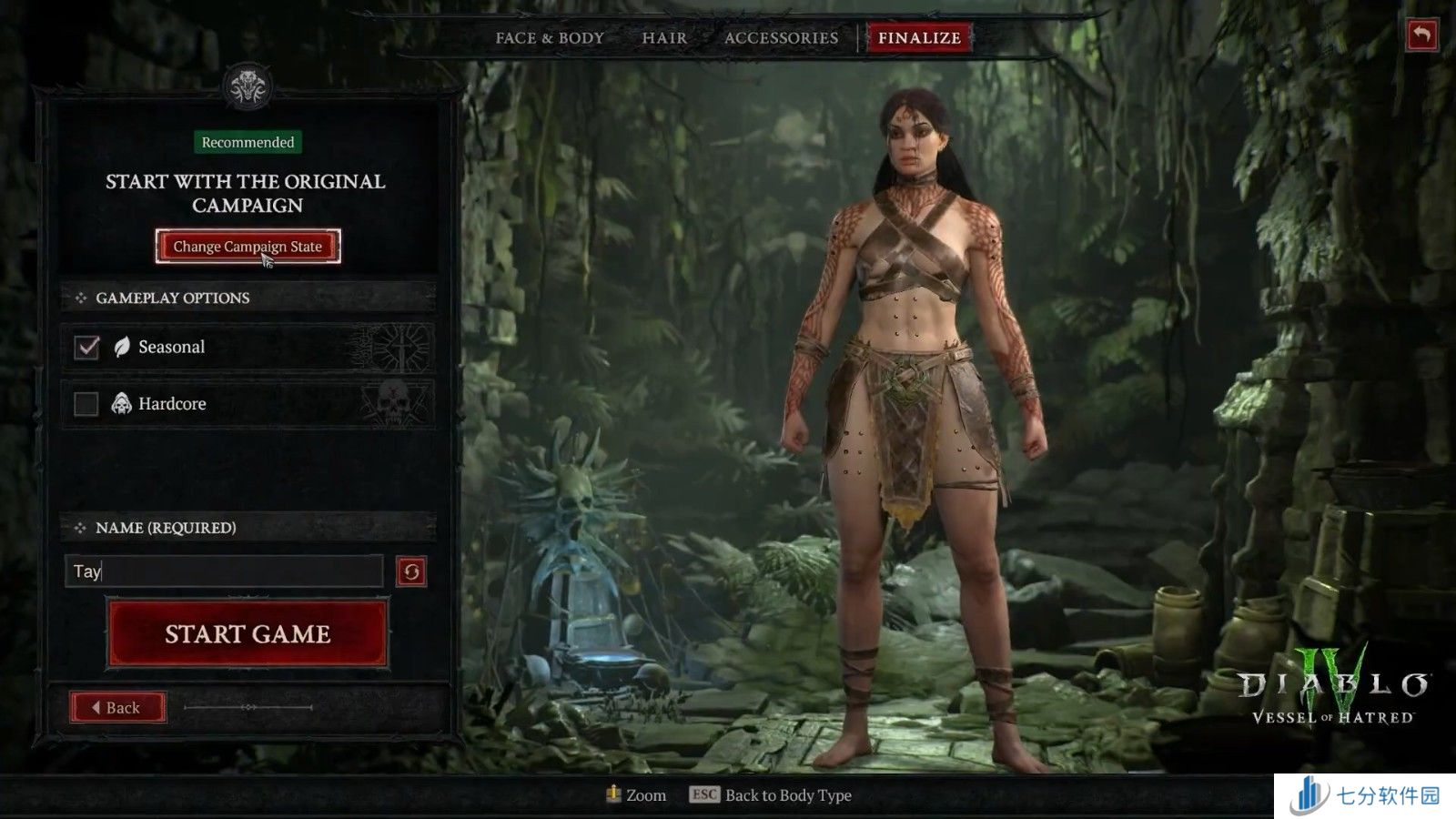Select the Finalize tab
Screen dimensions: 1456x819
pos(919,38)
